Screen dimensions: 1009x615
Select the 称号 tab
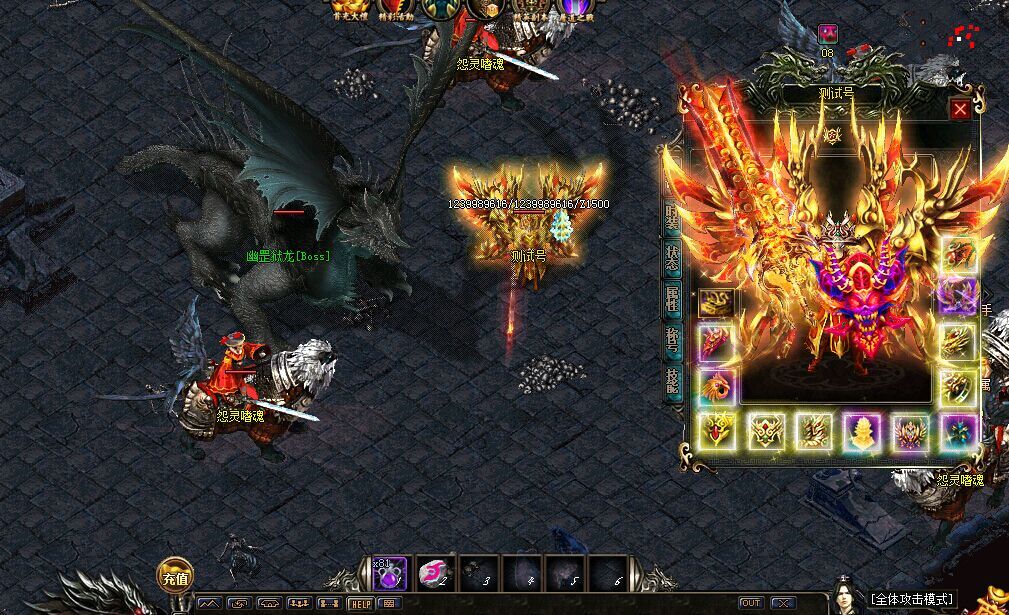tap(673, 340)
